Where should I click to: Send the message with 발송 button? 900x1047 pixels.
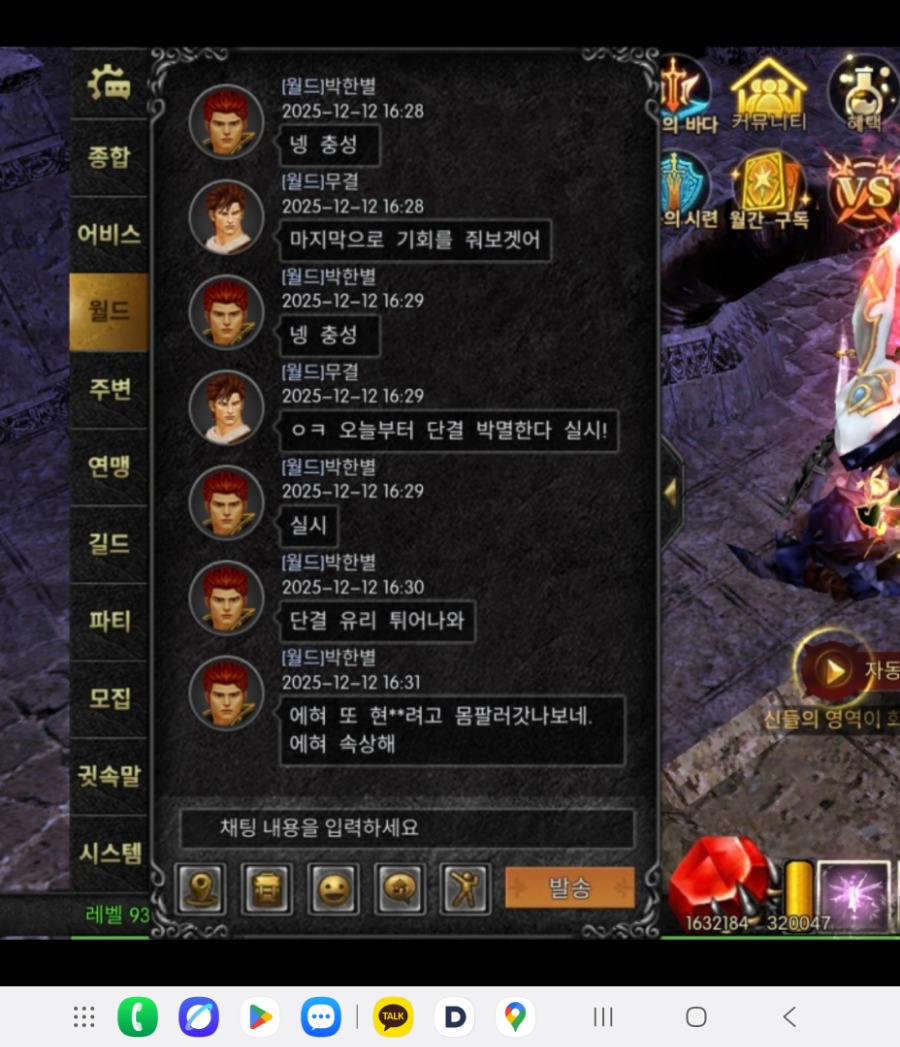tap(569, 887)
